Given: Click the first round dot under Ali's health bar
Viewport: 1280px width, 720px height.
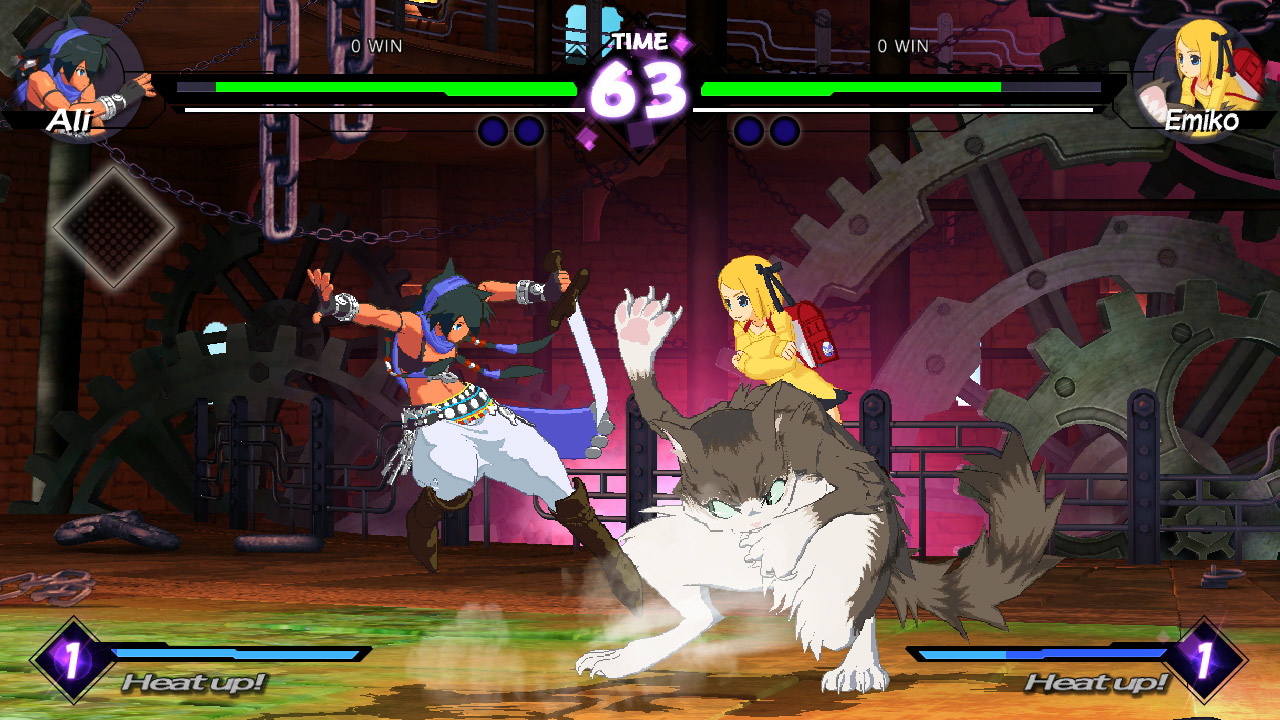Looking at the screenshot, I should point(495,127).
